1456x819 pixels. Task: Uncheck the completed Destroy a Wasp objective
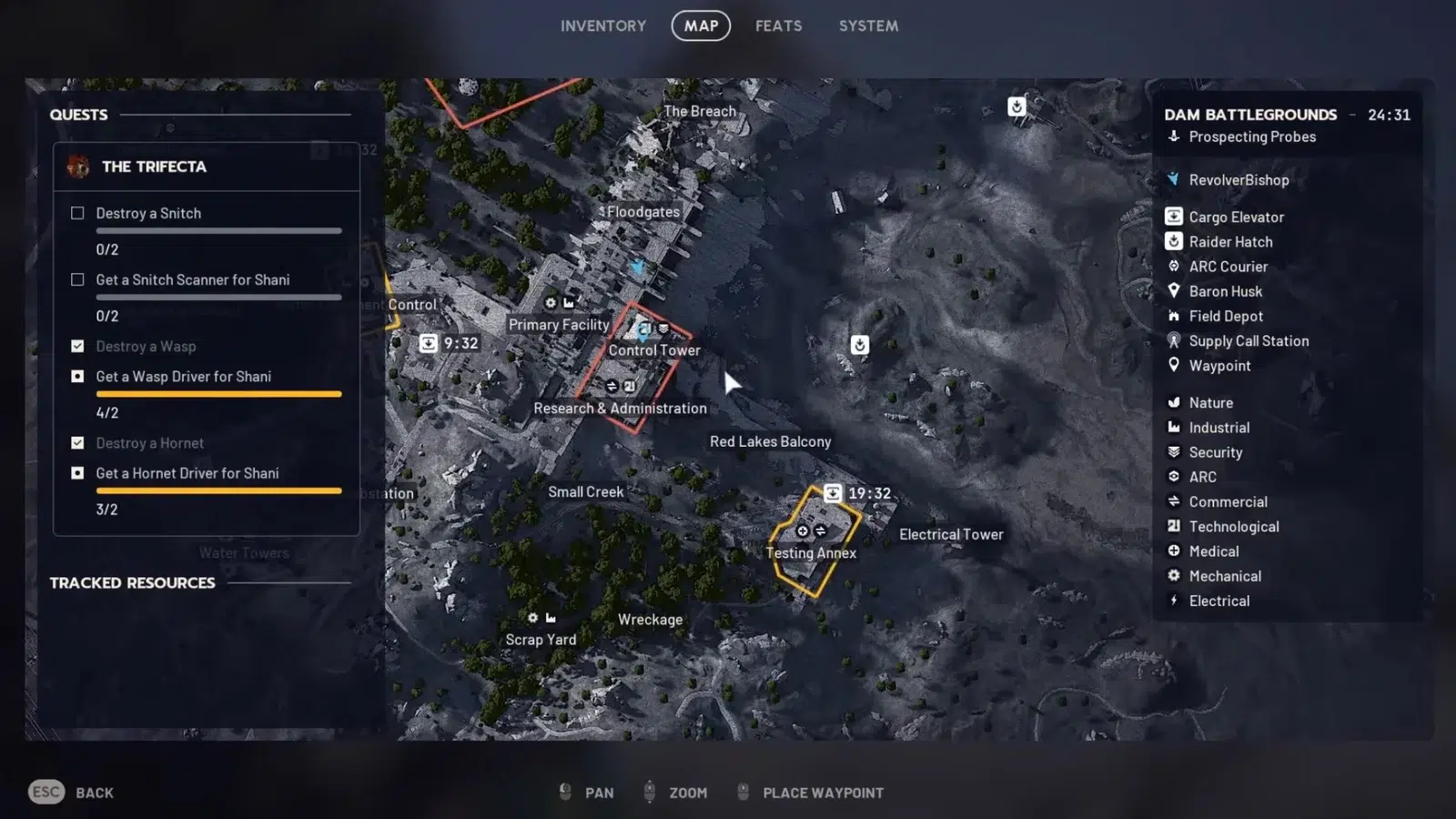point(77,346)
